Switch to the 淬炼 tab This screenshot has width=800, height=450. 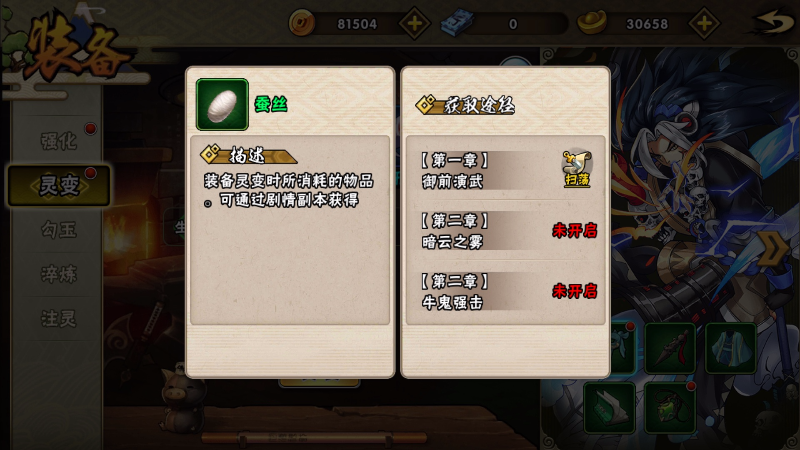coord(58,274)
